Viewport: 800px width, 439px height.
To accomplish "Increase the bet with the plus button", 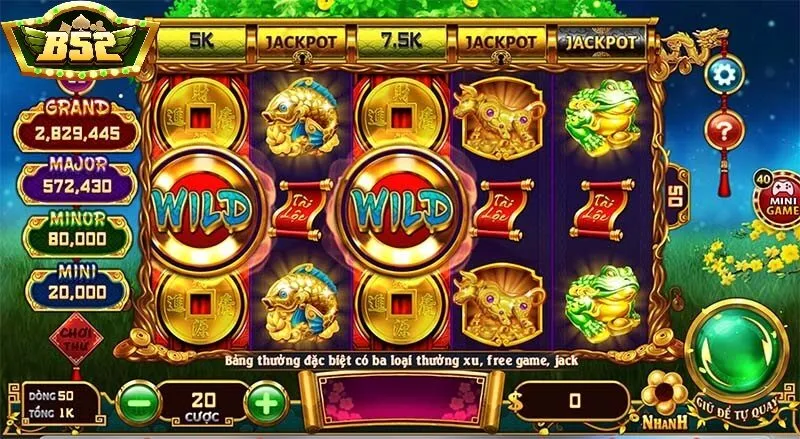I will [266, 402].
